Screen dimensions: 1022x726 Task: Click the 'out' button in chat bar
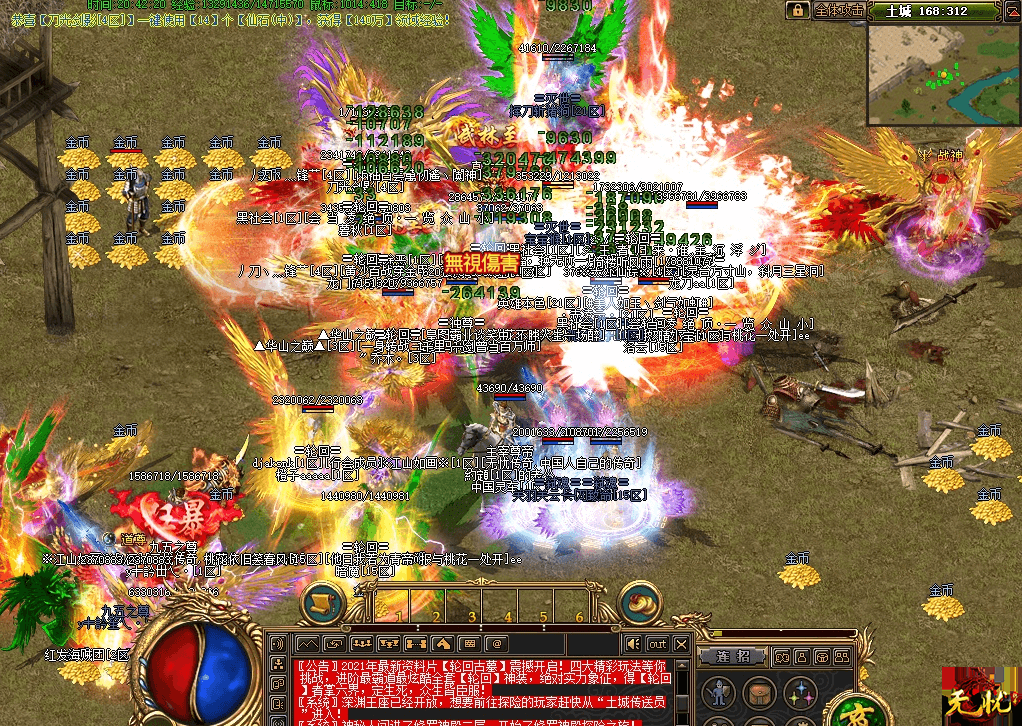[657, 644]
